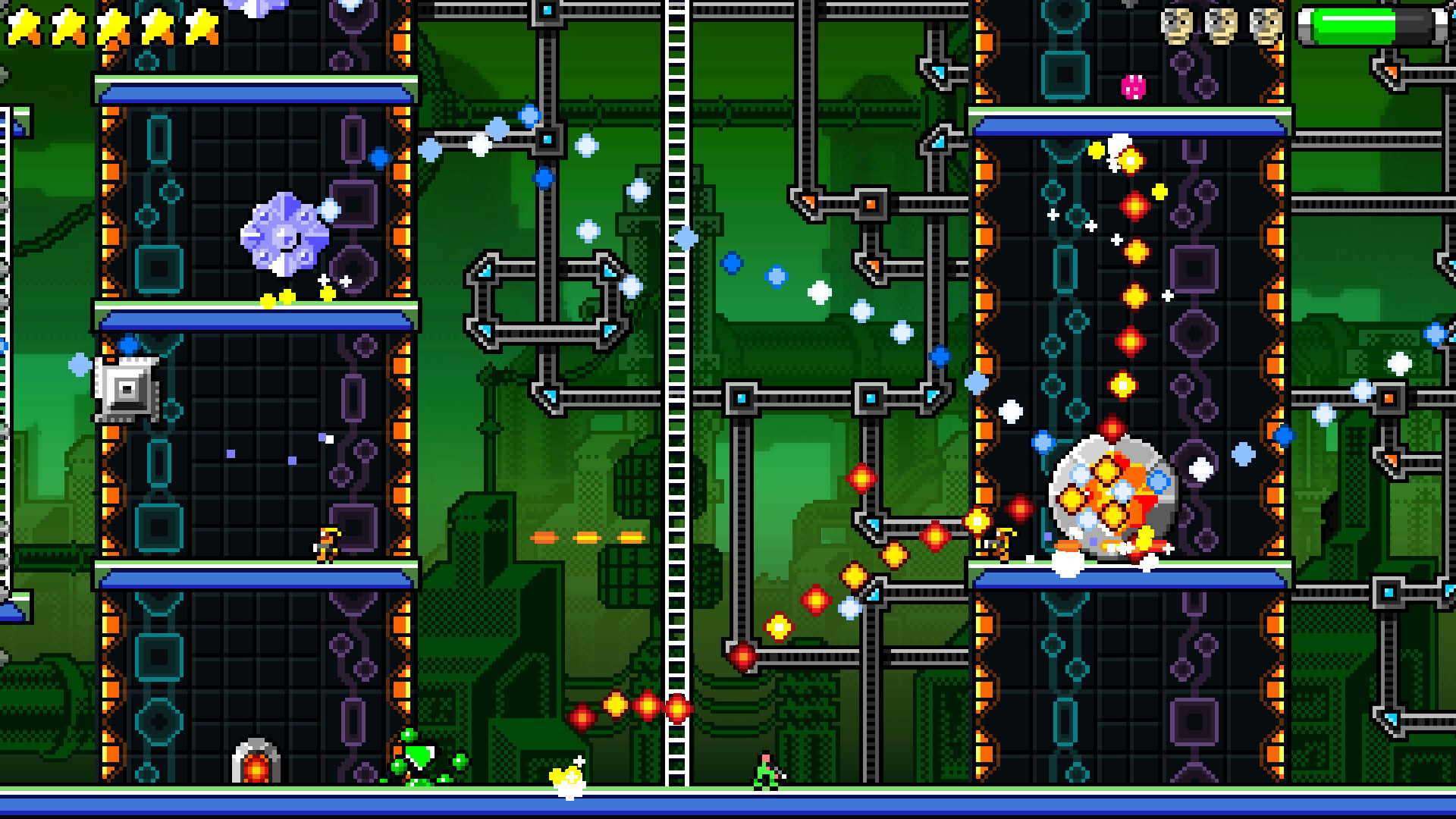Toggle the orange turret node above the platforms

coord(871,203)
